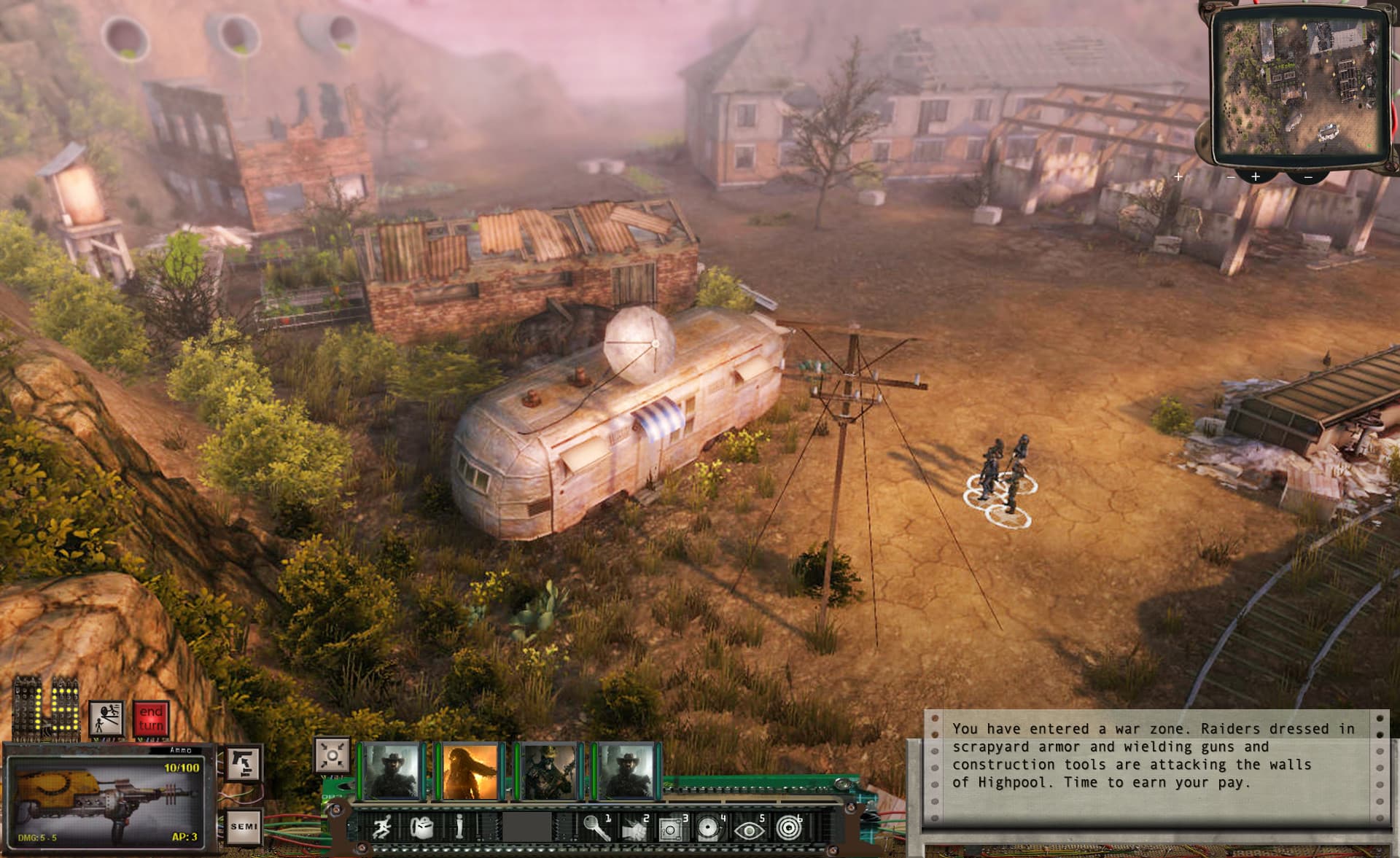Select the Lockpicking skill icon
Image resolution: width=1400 pixels, height=858 pixels.
click(597, 827)
